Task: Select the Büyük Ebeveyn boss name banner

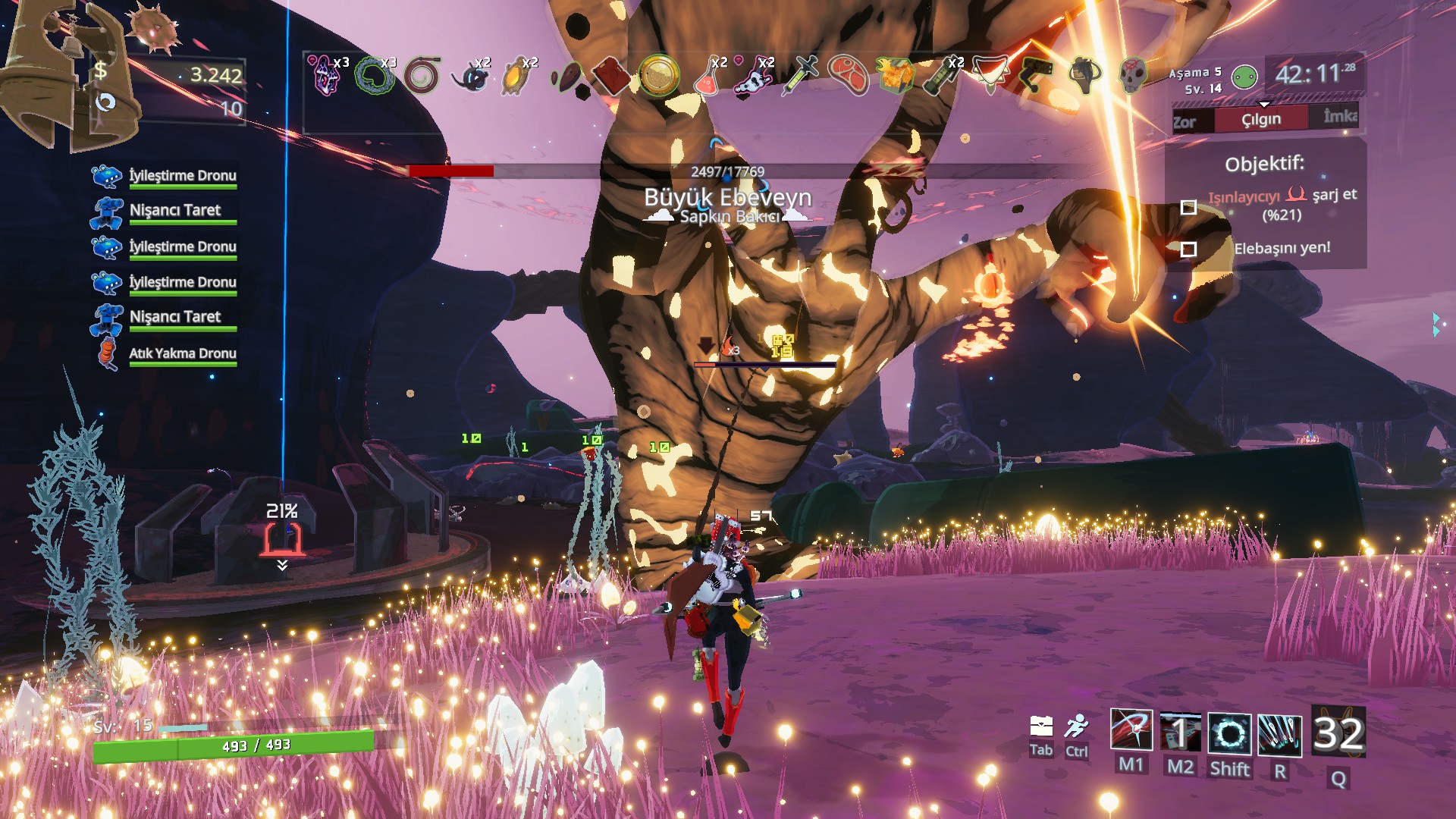Action: point(727,198)
